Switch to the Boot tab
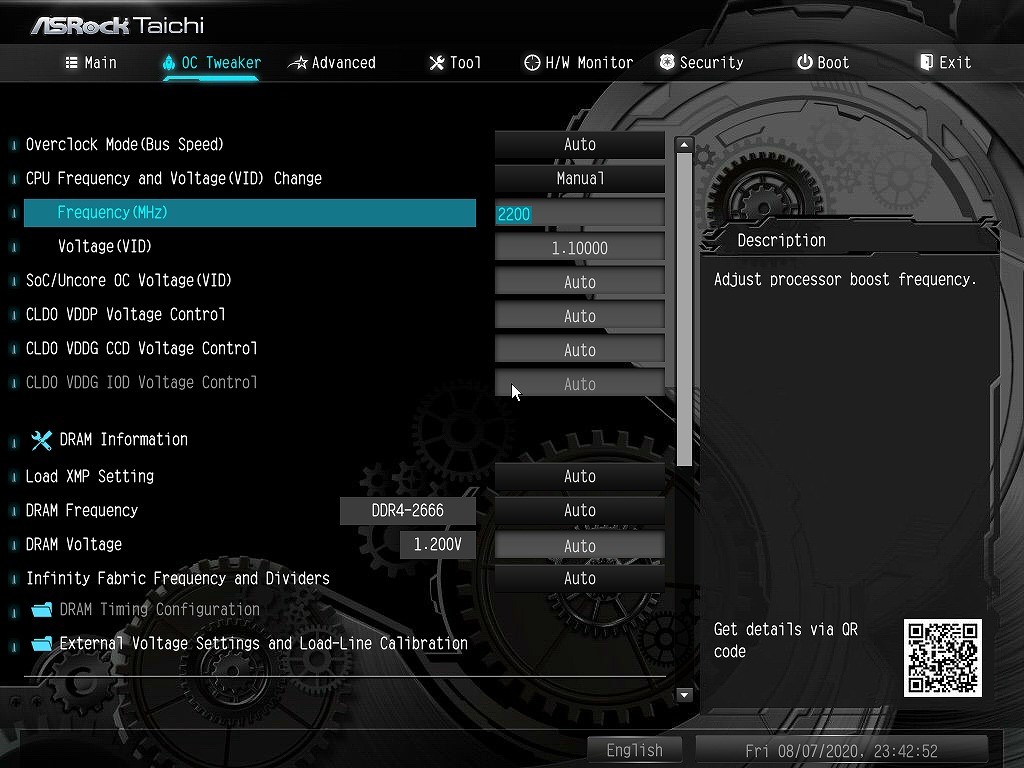Viewport: 1024px width, 768px height. click(823, 62)
